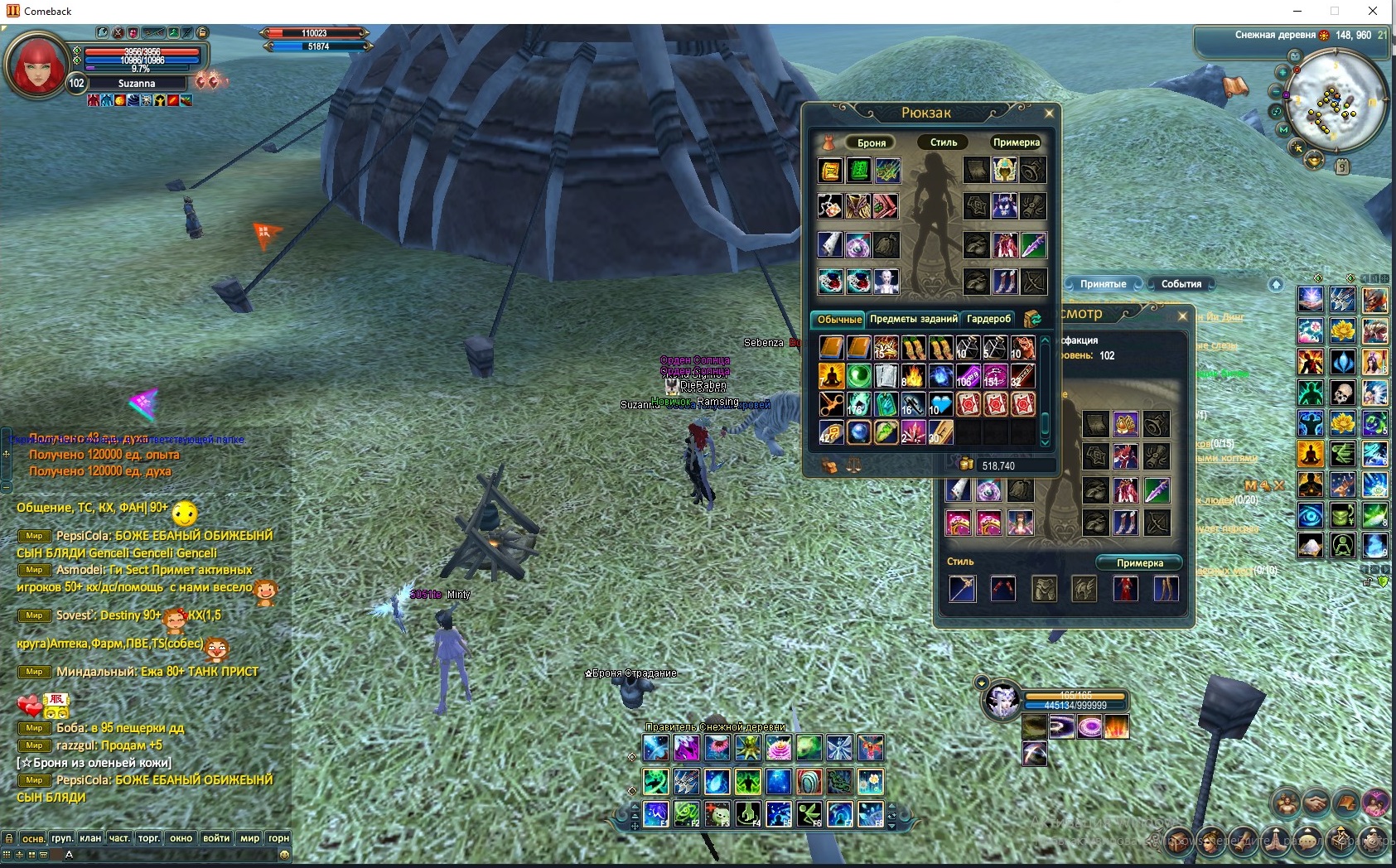Switch chat to the клан channel
1396x868 pixels.
[90, 838]
